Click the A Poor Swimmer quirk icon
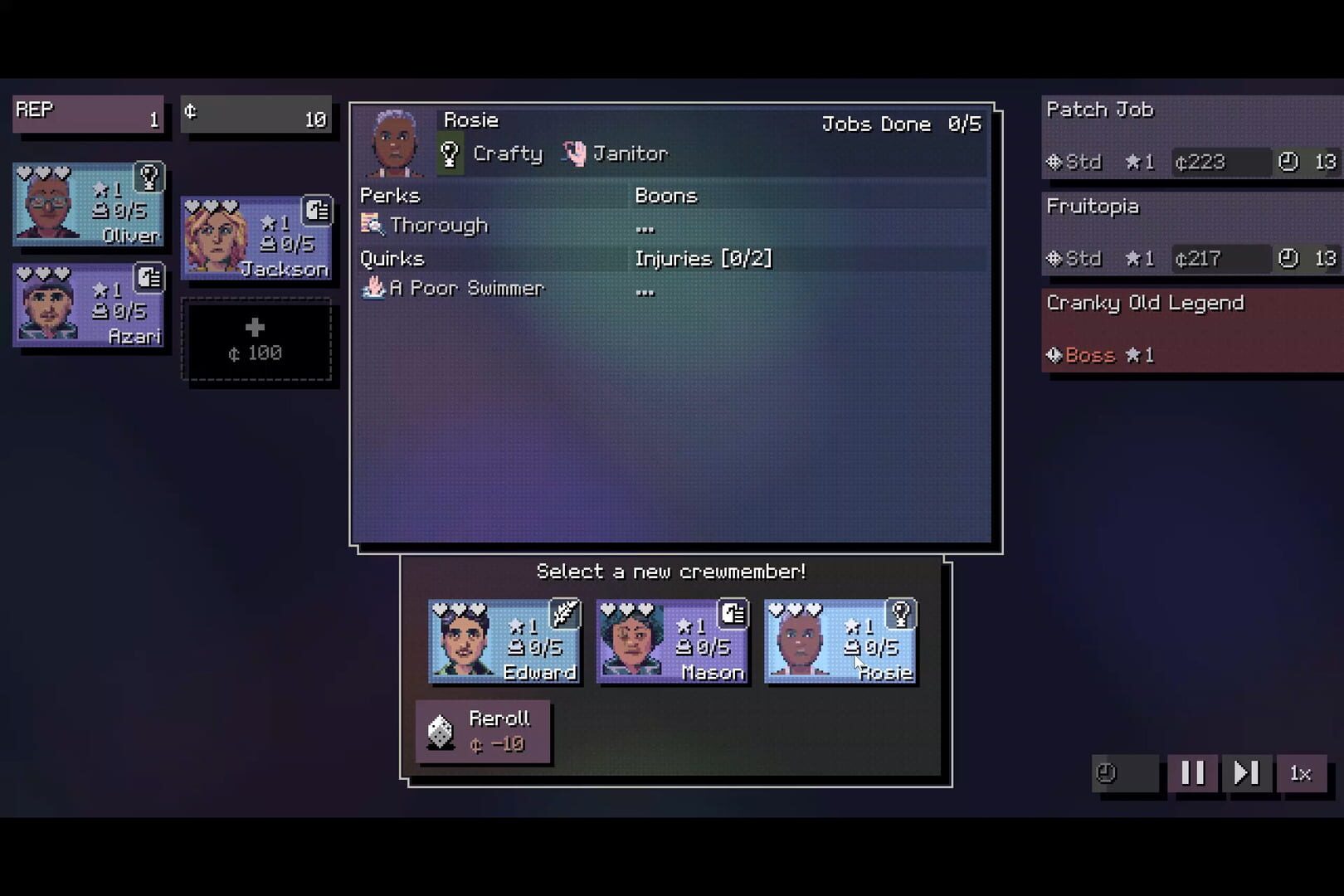 coord(373,288)
